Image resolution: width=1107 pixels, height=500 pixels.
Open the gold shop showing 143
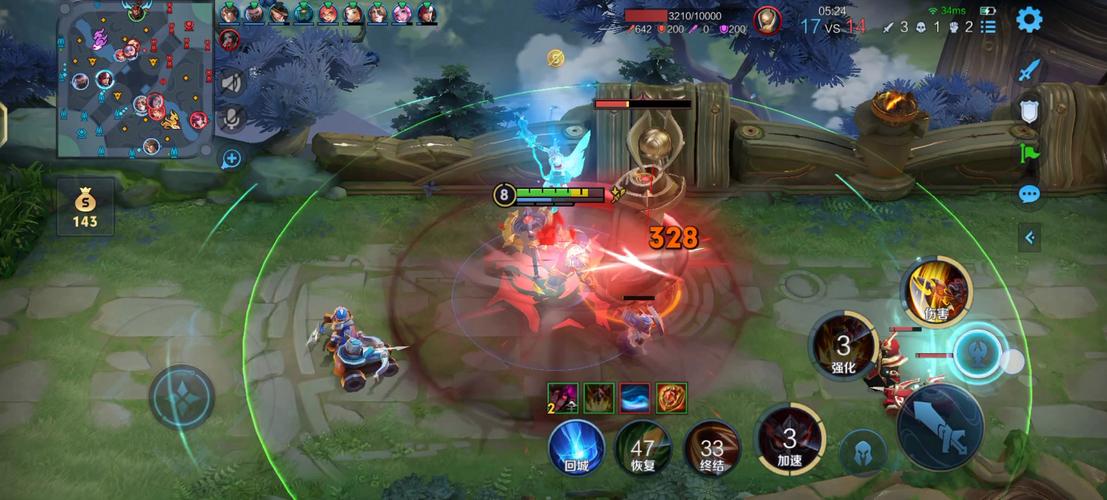pos(85,205)
